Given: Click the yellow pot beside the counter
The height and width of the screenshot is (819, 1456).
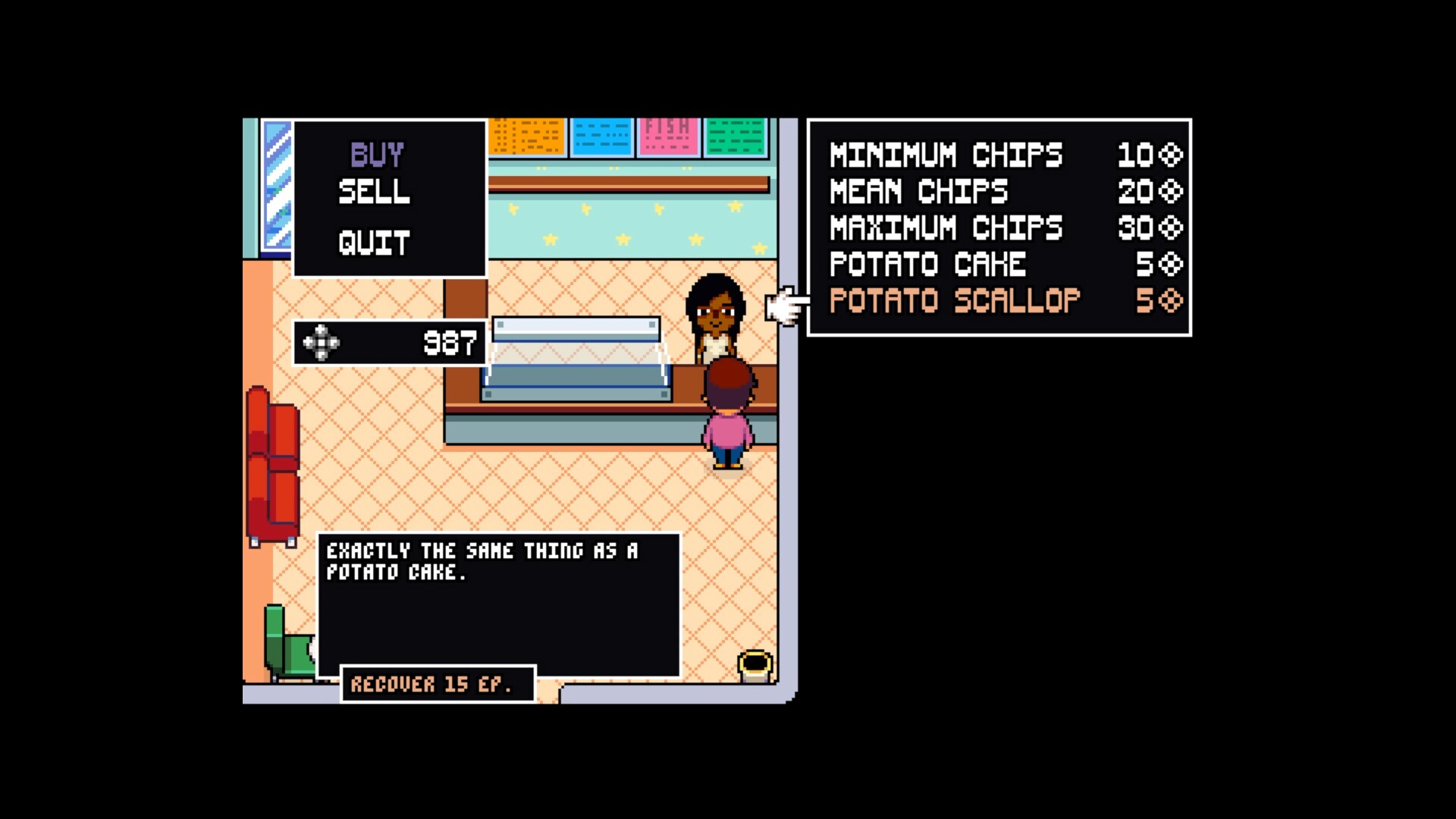Looking at the screenshot, I should pos(755,665).
